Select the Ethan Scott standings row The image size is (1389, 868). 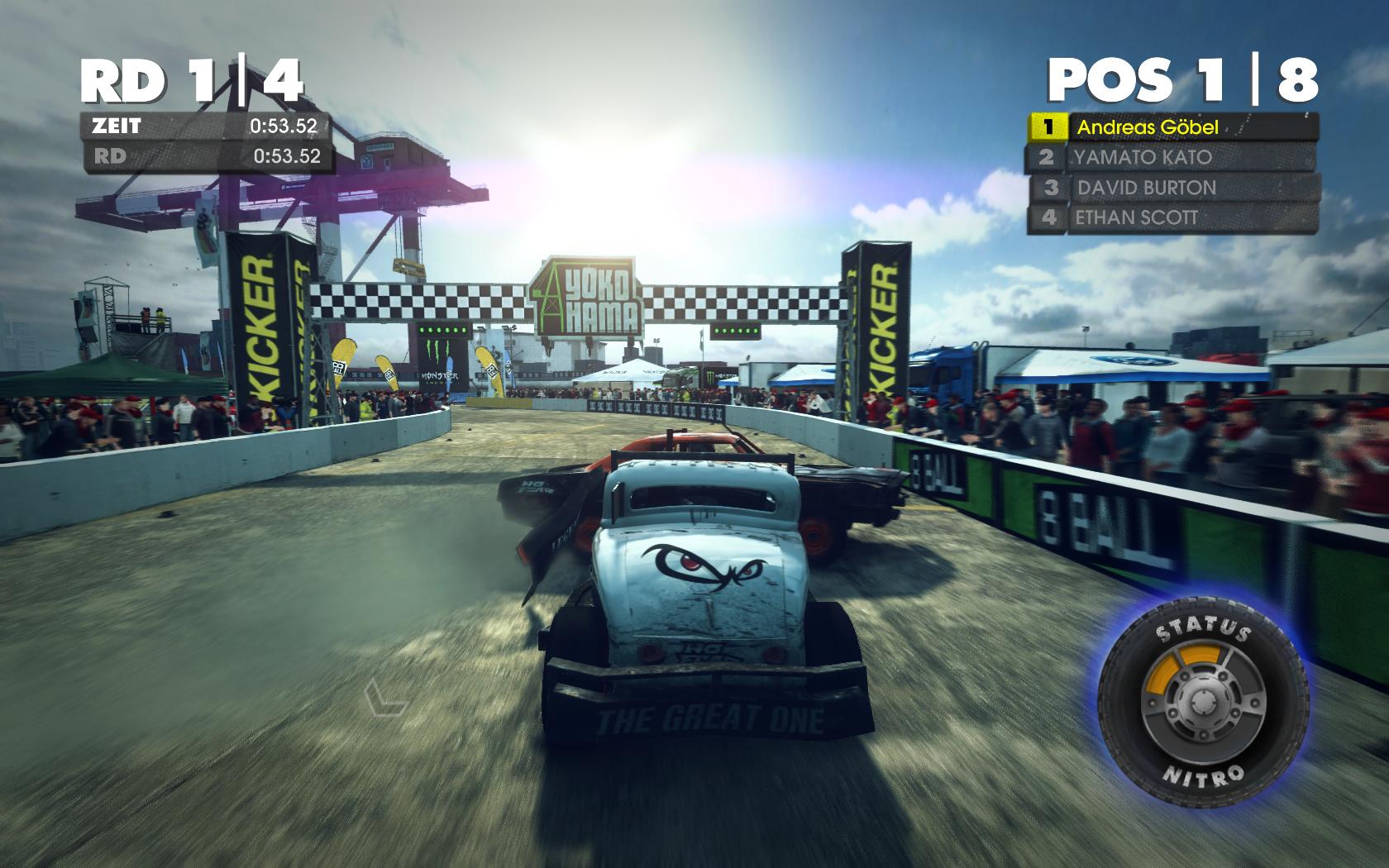click(1172, 217)
